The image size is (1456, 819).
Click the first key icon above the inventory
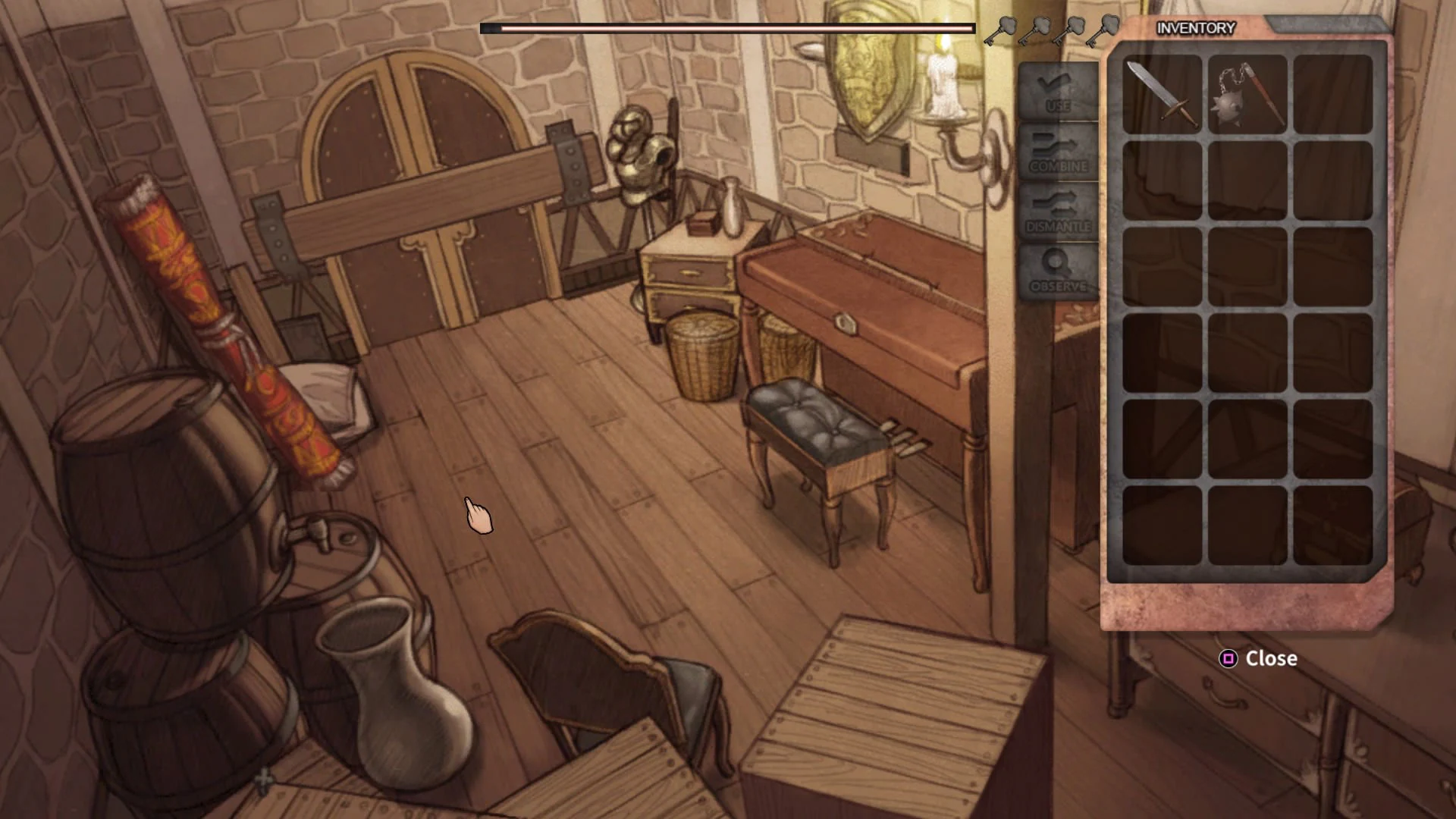[1000, 30]
